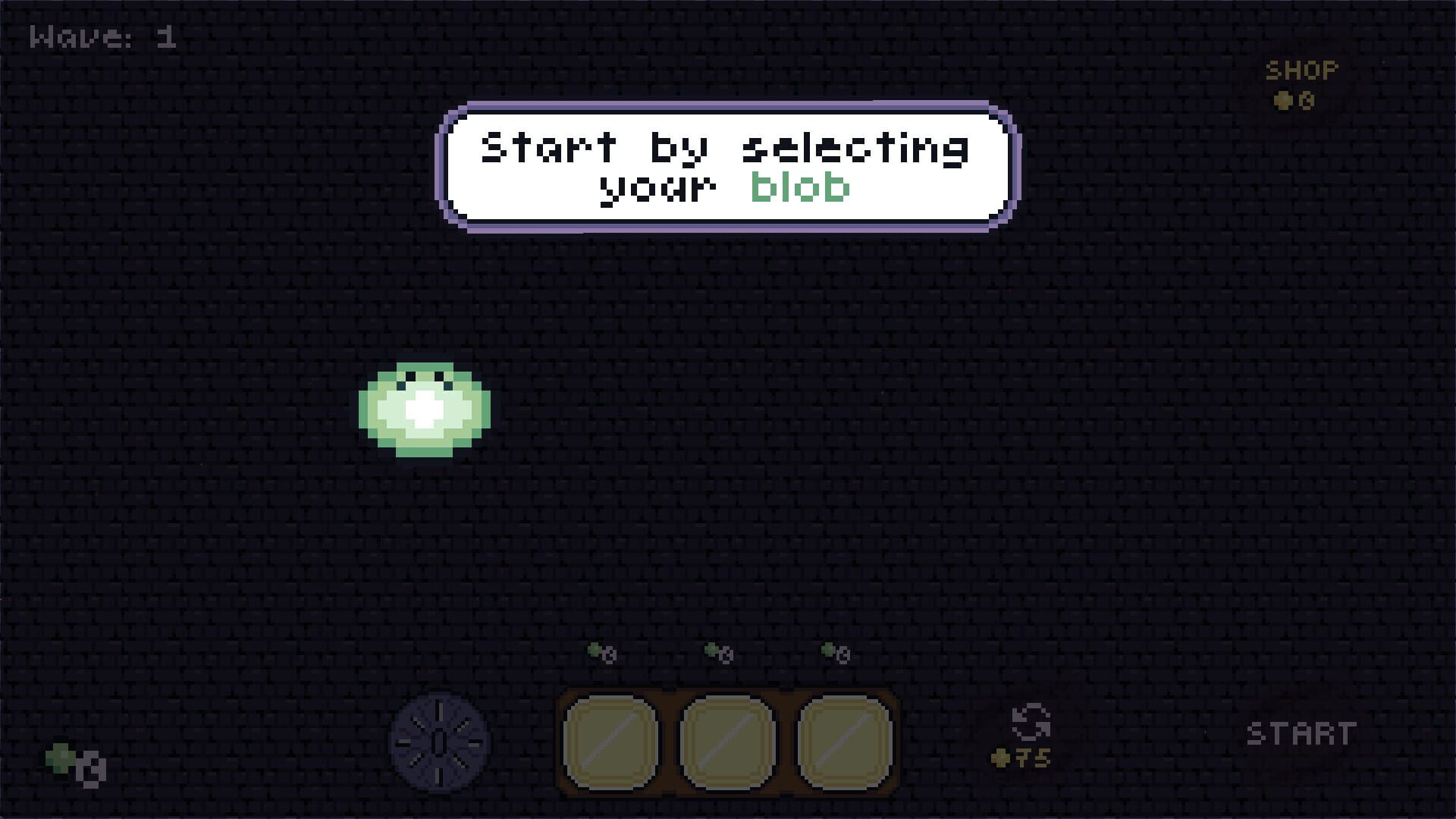Click the coin icon above the middle slot

[x=718, y=651]
